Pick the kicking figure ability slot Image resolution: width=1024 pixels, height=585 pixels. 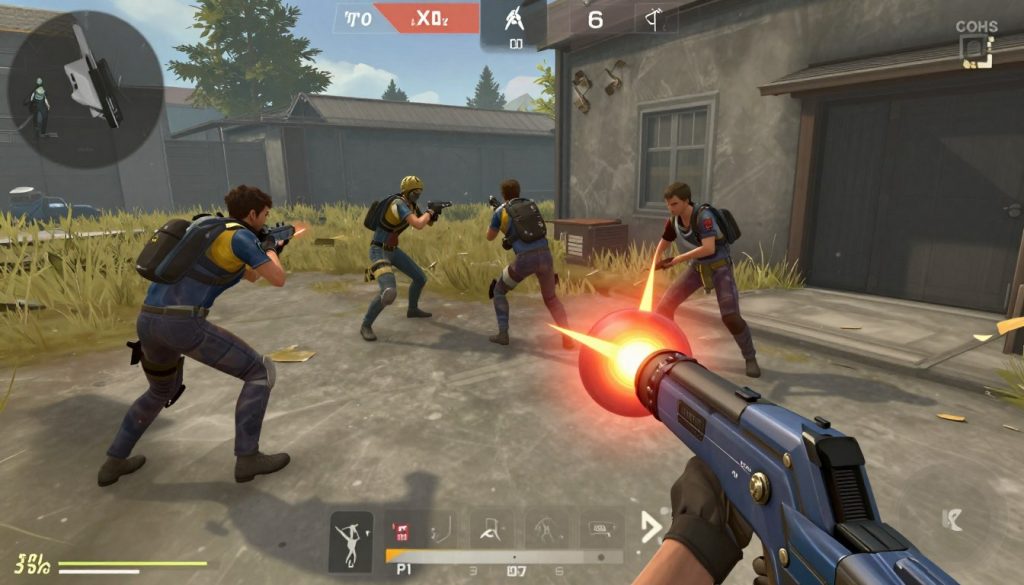click(x=492, y=528)
